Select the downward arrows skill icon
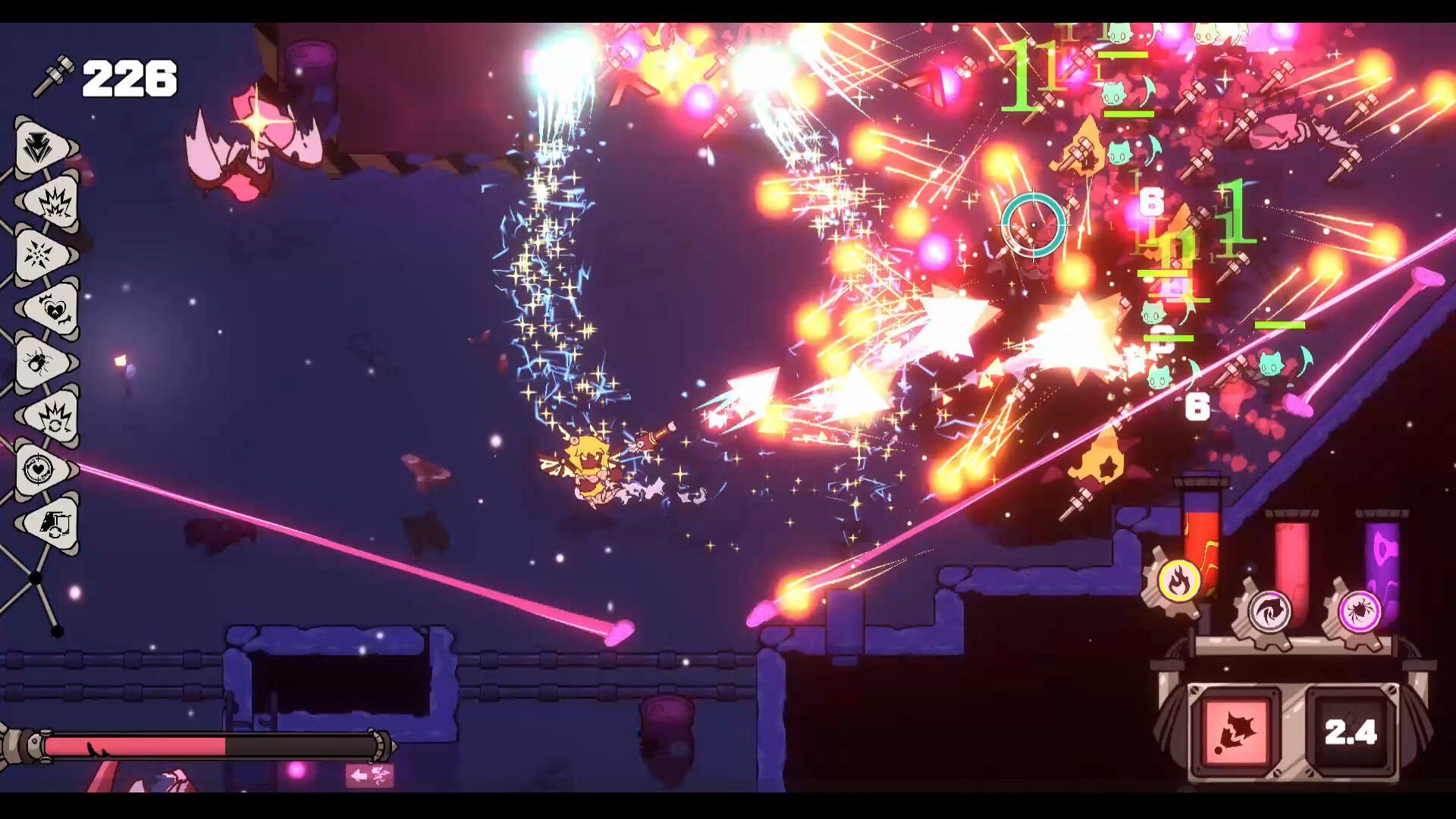This screenshot has height=819, width=1456. click(x=36, y=144)
